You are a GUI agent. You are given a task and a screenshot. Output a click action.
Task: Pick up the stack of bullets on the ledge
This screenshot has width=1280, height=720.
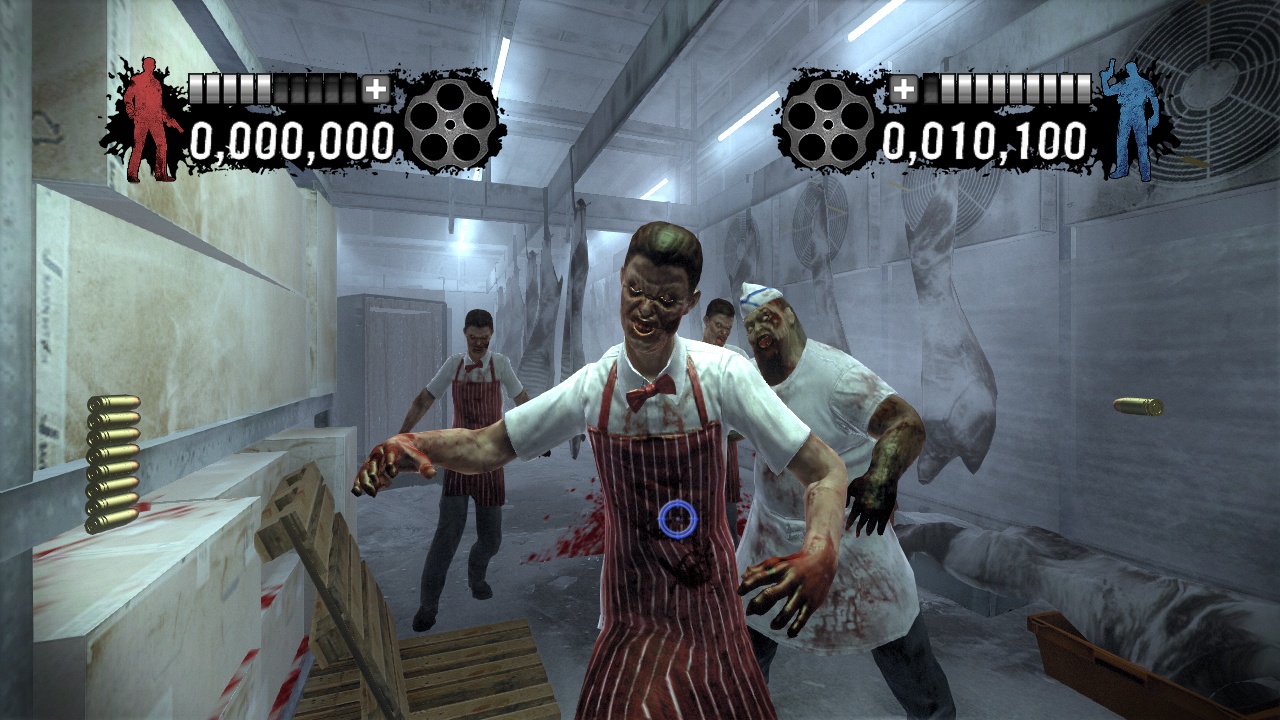pyautogui.click(x=113, y=455)
